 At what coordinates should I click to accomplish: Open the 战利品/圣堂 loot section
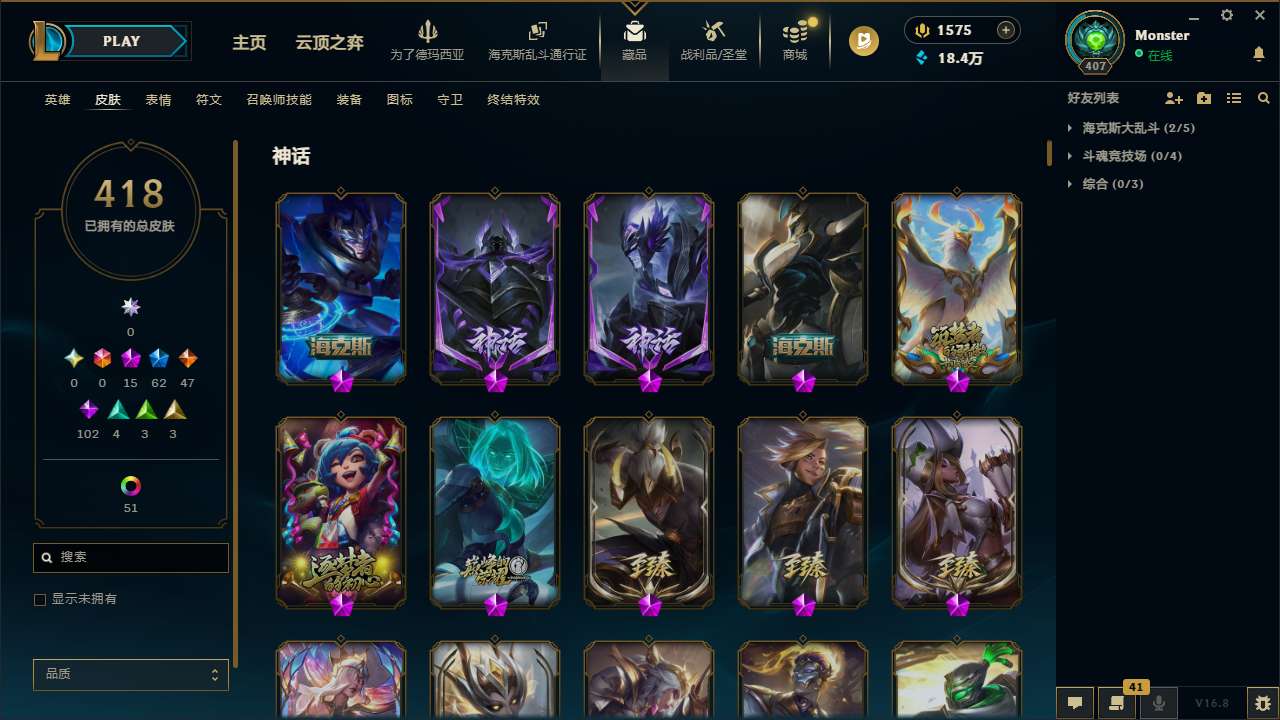pos(714,40)
